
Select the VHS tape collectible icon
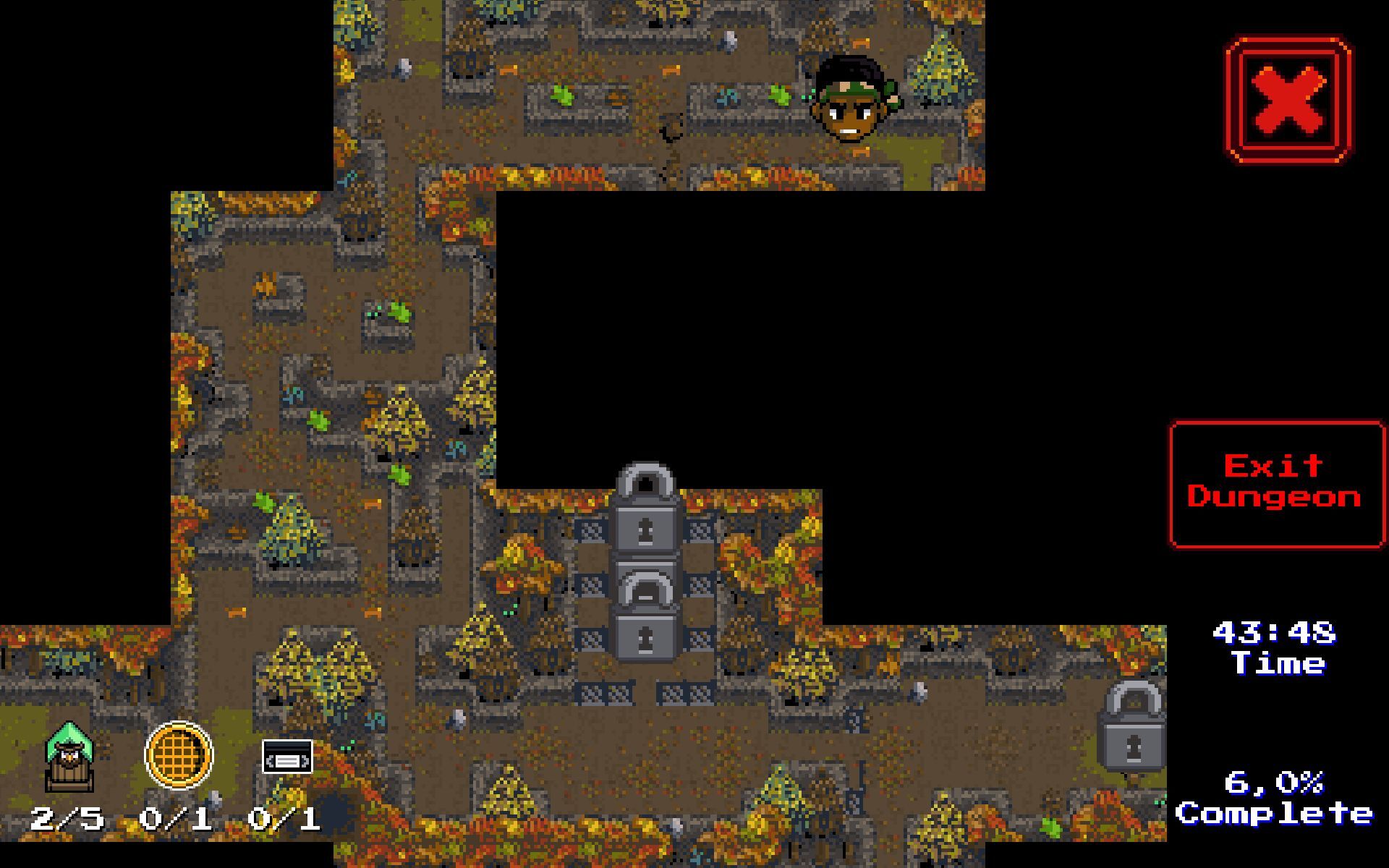(287, 757)
